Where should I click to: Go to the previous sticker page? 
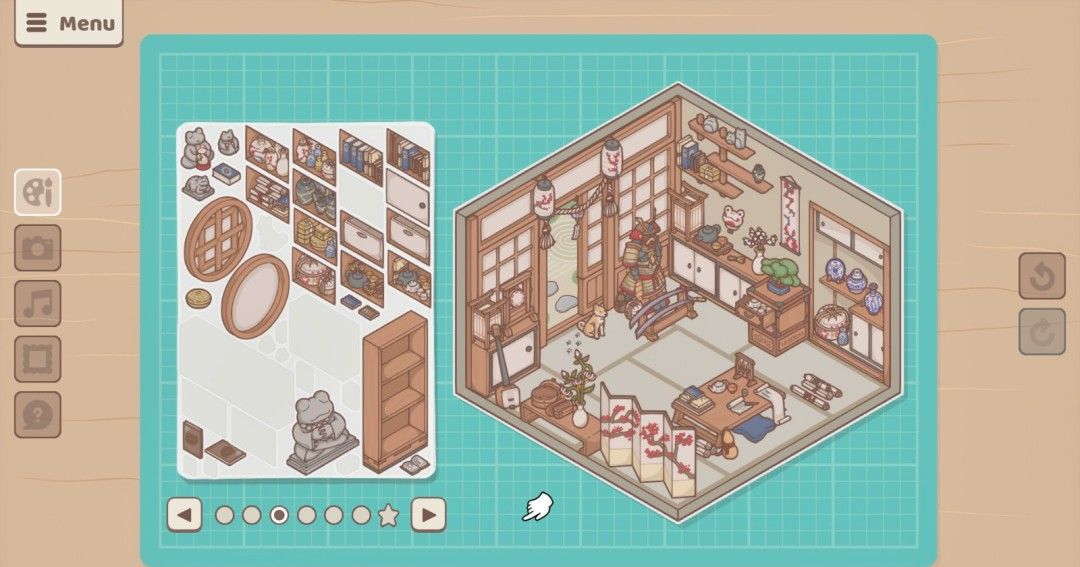184,515
